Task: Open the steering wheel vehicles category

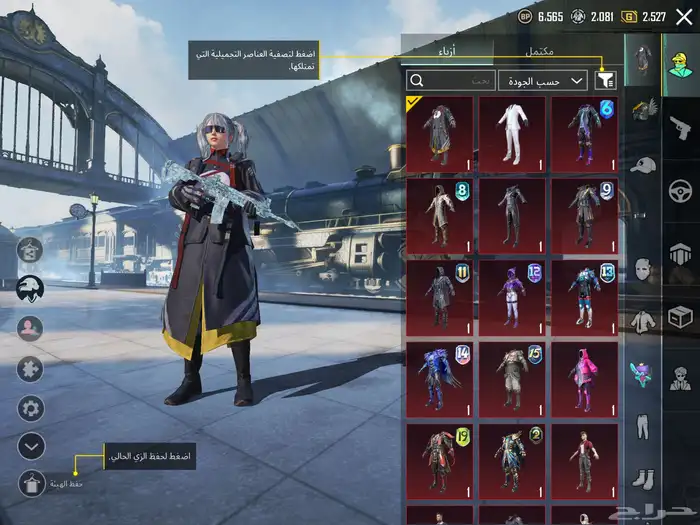Action: (x=680, y=191)
